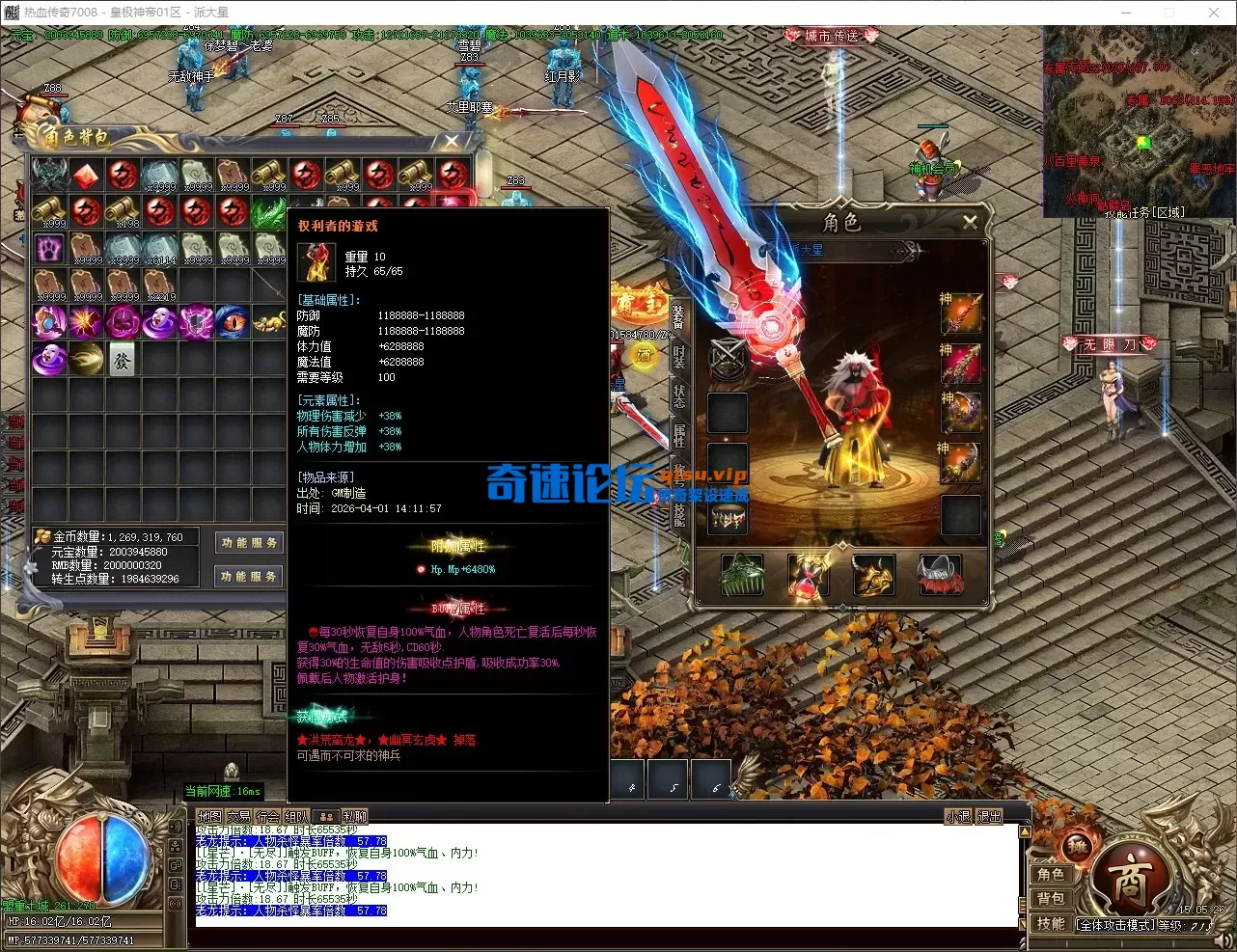Switch to the 行会 guild chat tab

click(267, 817)
